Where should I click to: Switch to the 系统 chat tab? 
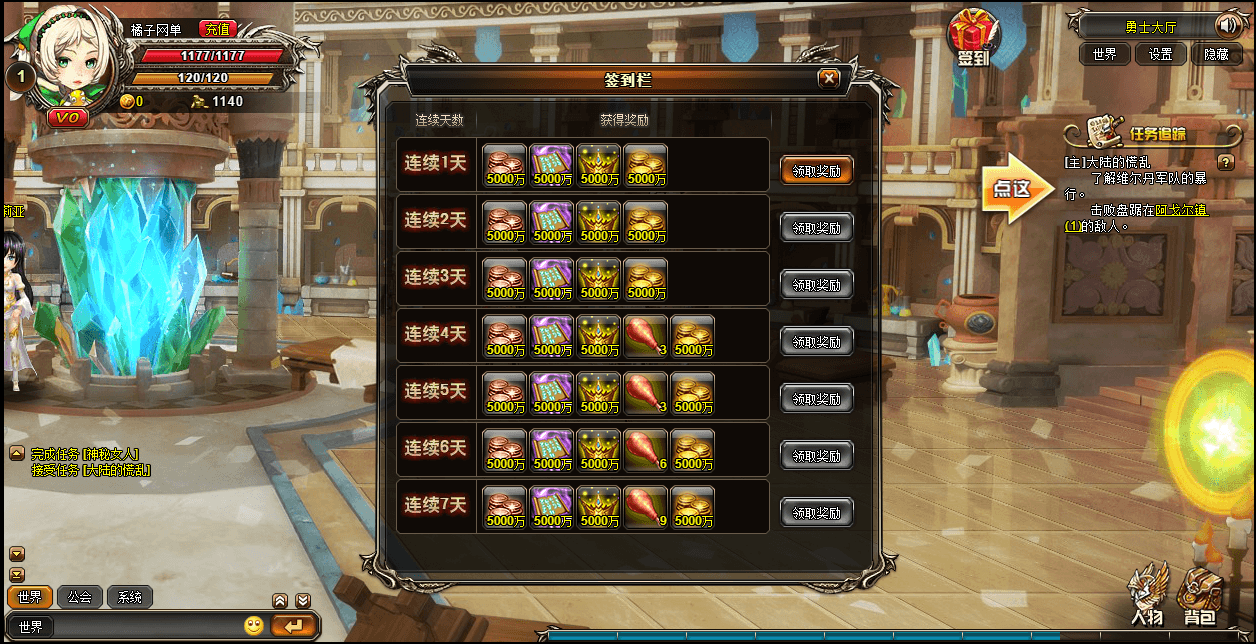[x=130, y=597]
